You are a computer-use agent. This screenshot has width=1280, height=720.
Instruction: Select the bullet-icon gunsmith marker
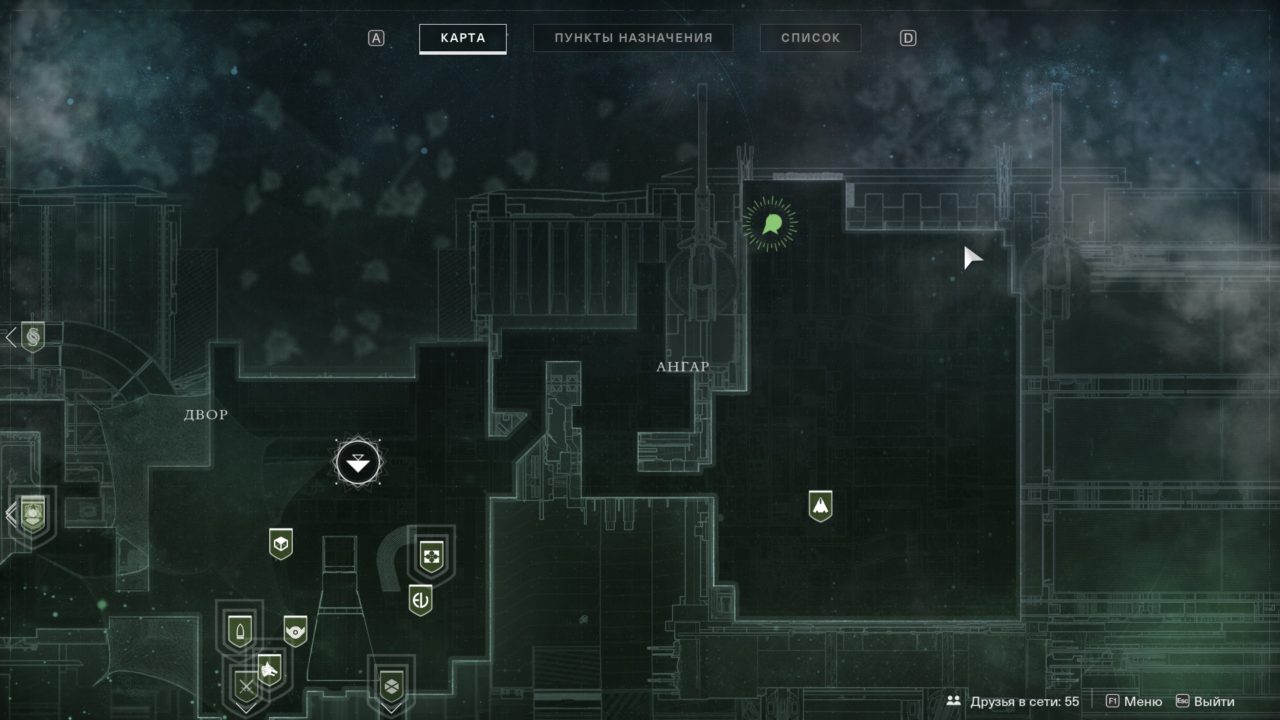(x=240, y=630)
